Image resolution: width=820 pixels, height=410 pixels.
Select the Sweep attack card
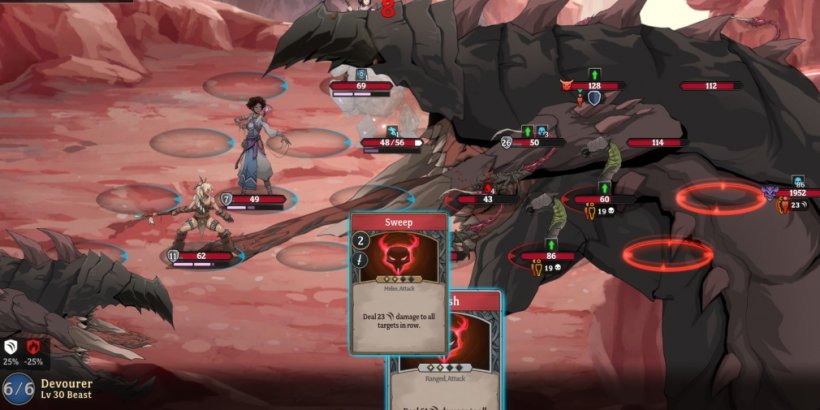[x=398, y=280]
